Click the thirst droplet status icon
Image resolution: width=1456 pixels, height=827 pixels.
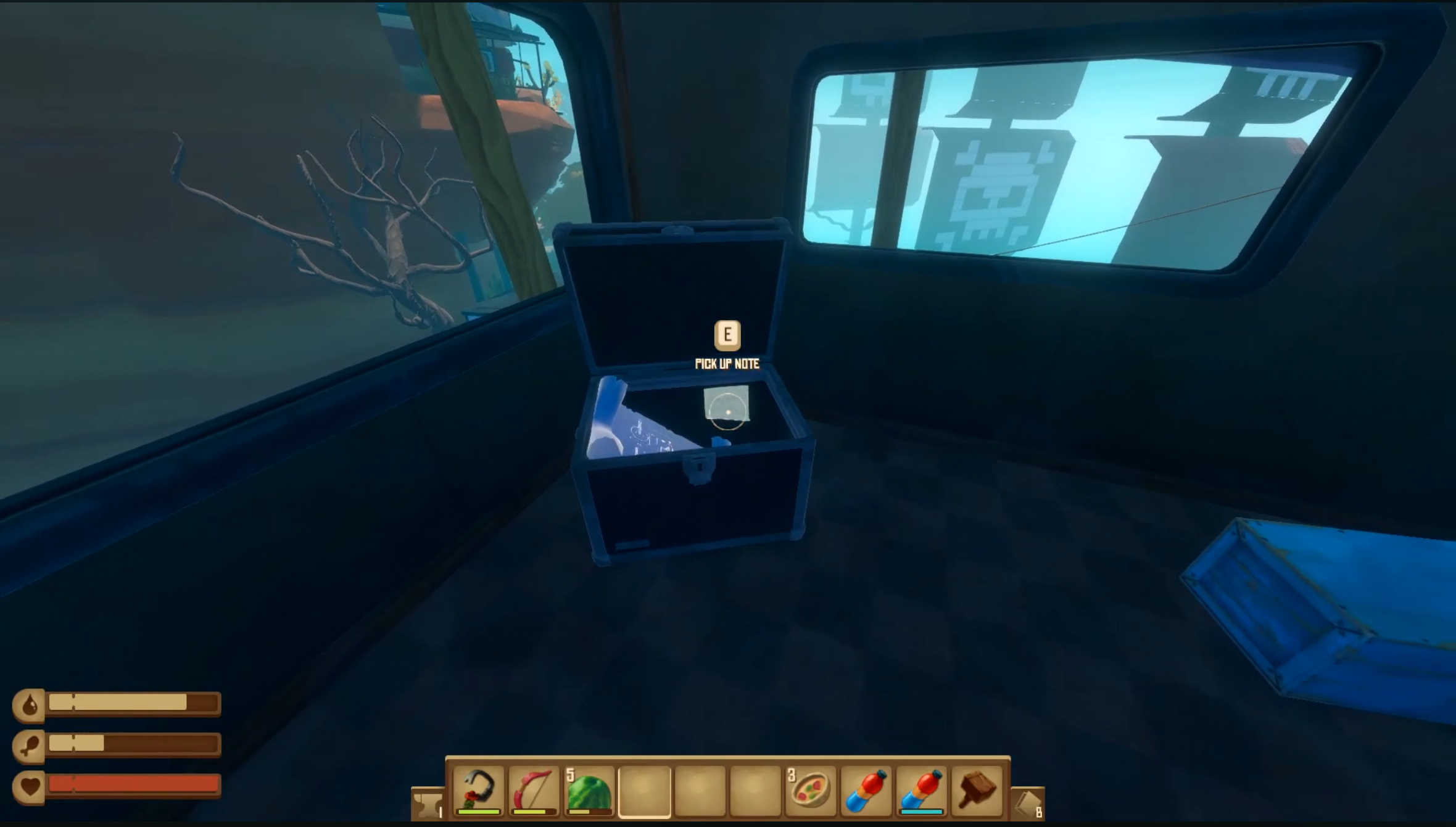click(x=30, y=703)
